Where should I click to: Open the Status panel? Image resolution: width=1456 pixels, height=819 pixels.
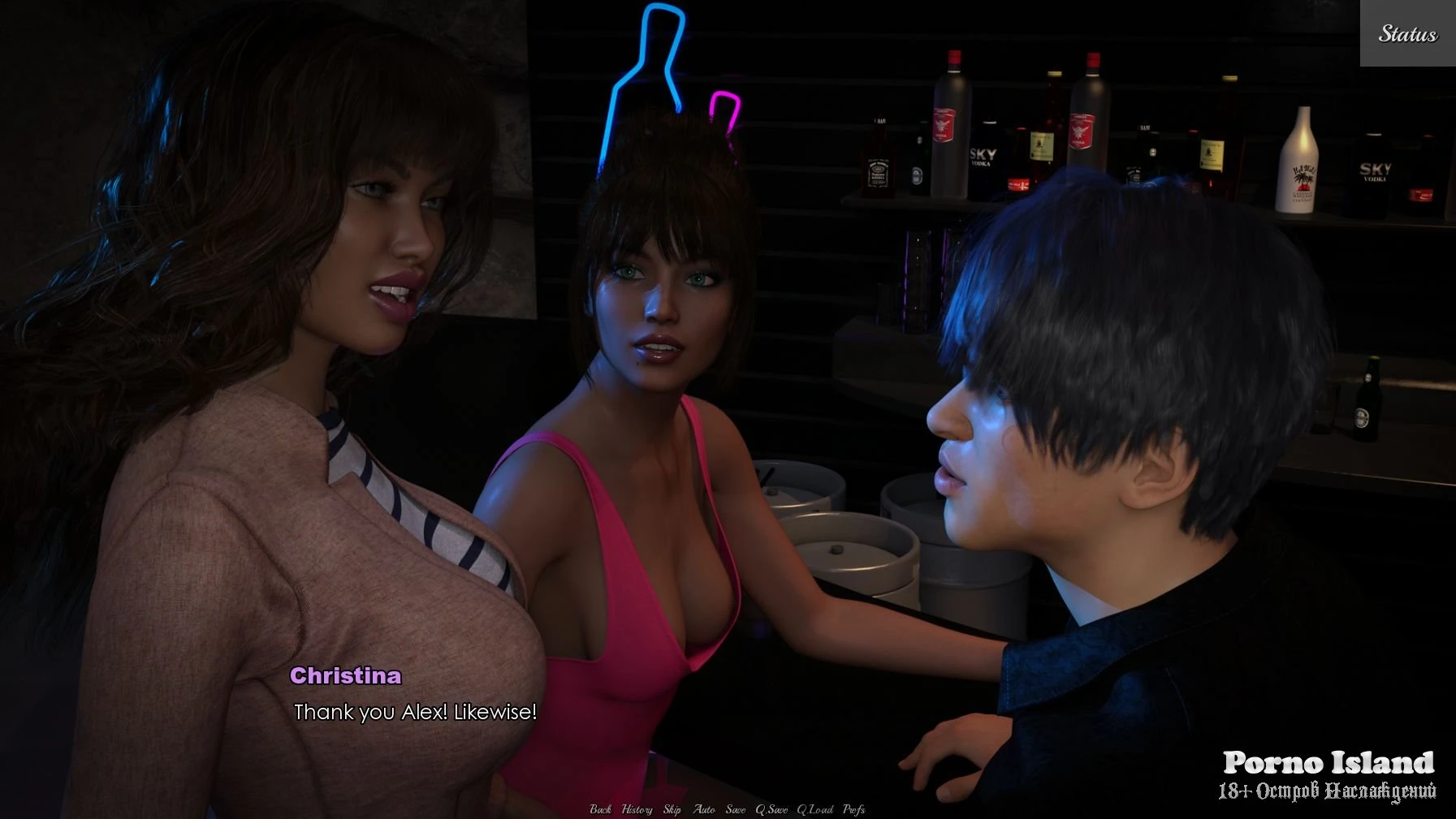tap(1407, 33)
